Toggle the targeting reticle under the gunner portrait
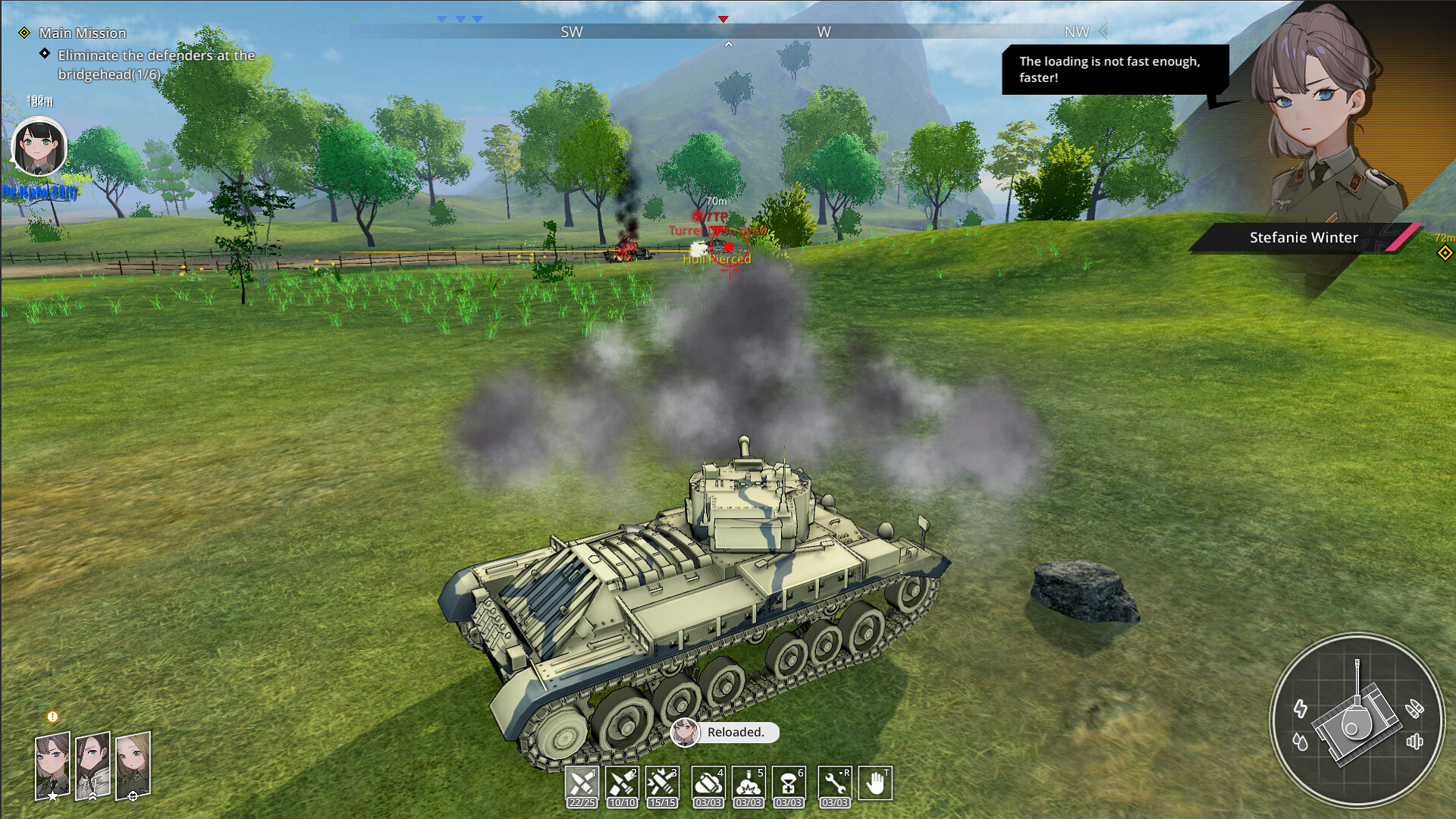The width and height of the screenshot is (1456, 819). [x=133, y=797]
